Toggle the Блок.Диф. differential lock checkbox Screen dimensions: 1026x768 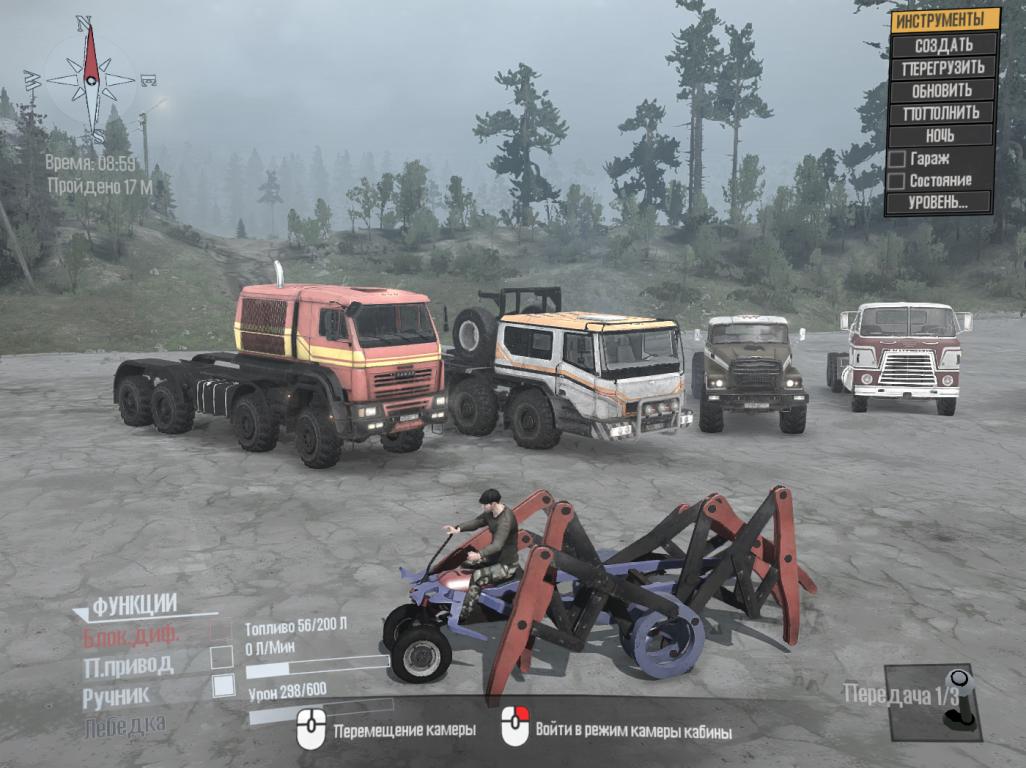pyautogui.click(x=222, y=631)
